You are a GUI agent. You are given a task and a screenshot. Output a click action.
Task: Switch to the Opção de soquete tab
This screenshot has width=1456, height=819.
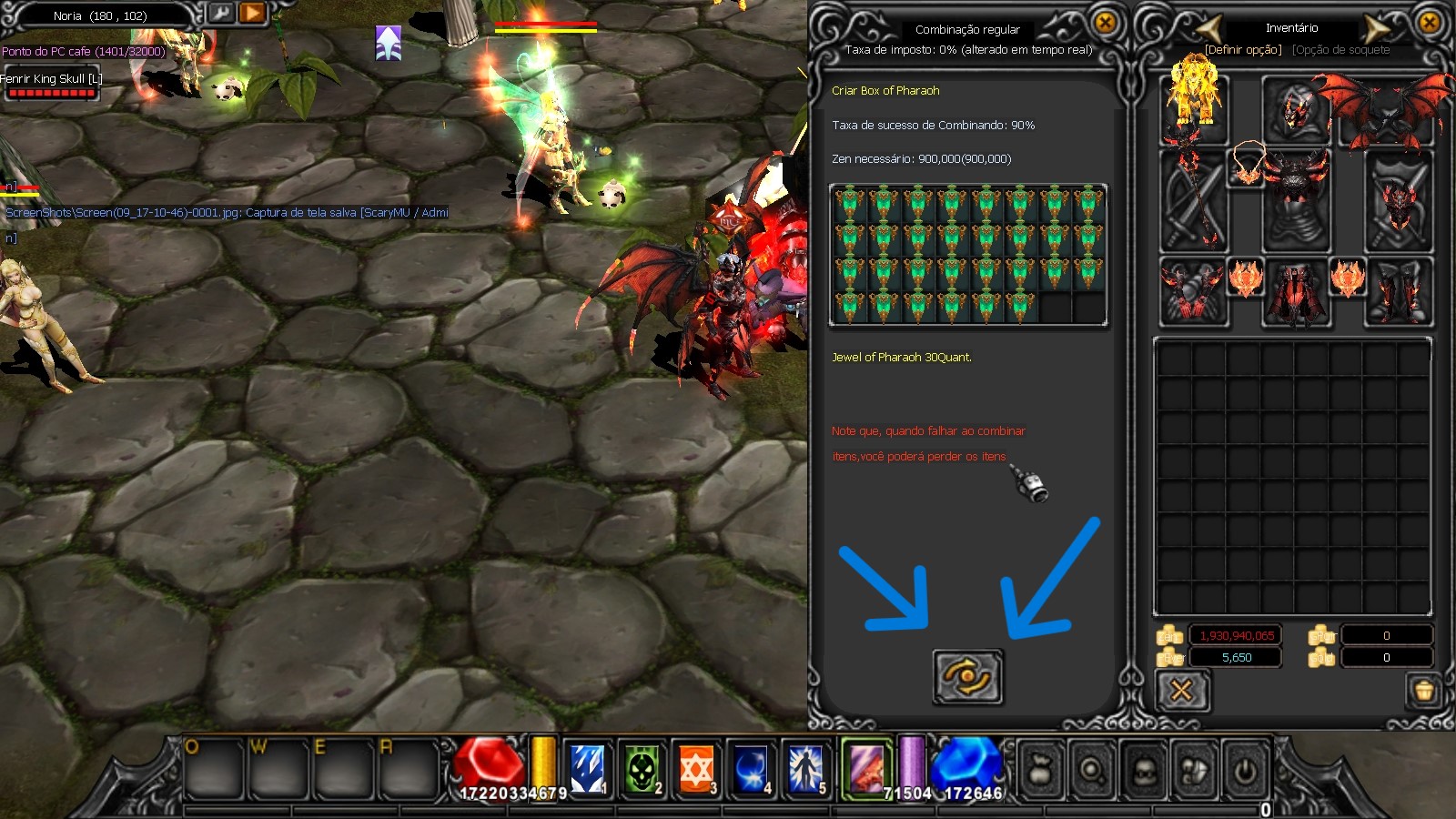coord(1340,50)
